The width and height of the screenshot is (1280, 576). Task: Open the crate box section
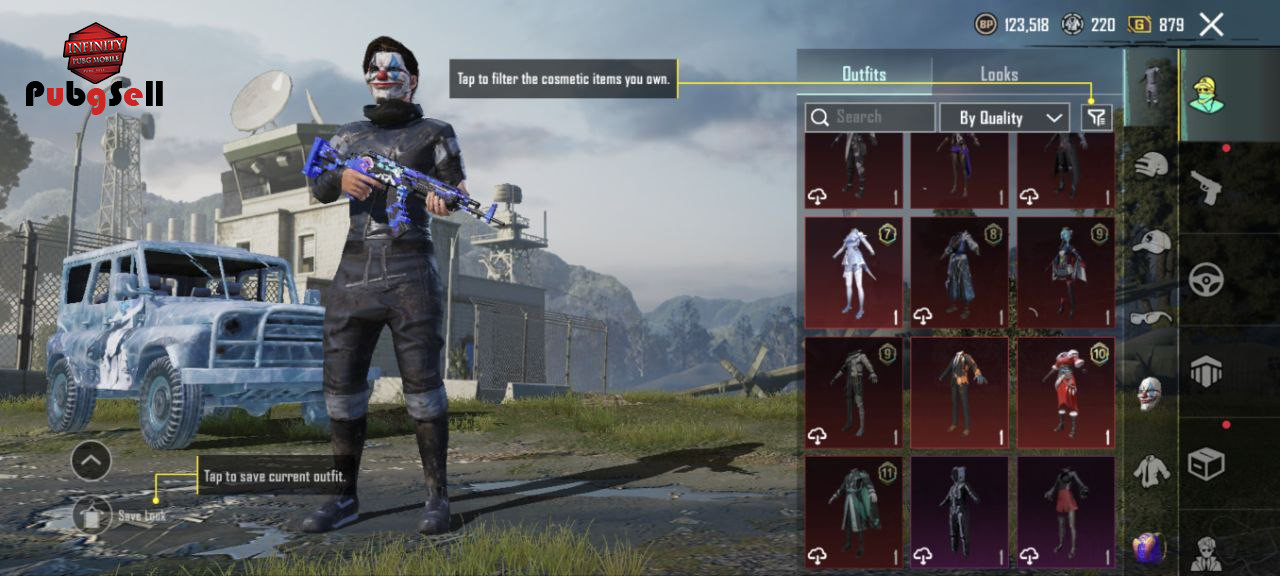tap(1206, 463)
